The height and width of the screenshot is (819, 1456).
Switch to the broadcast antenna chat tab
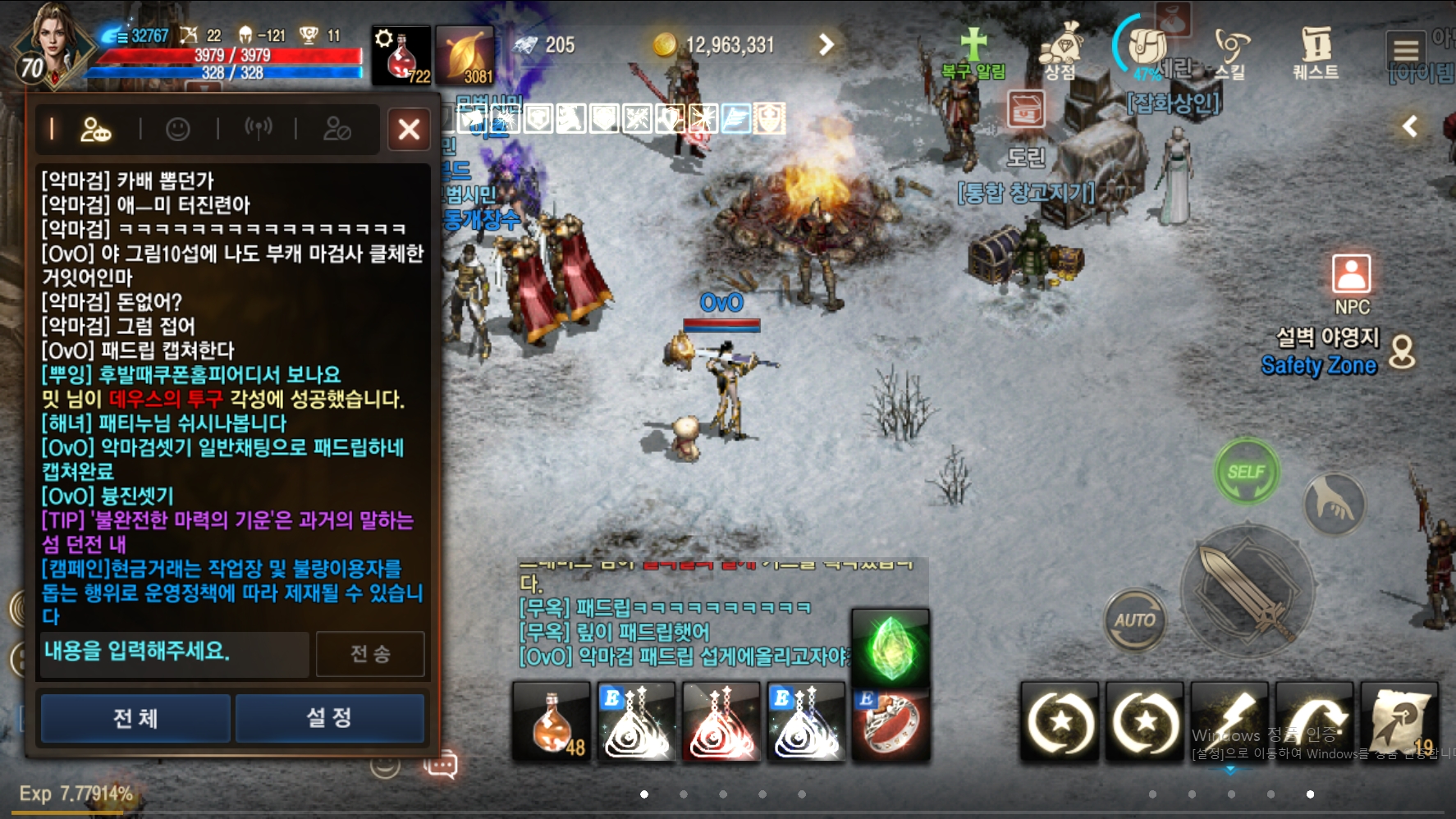pos(259,129)
